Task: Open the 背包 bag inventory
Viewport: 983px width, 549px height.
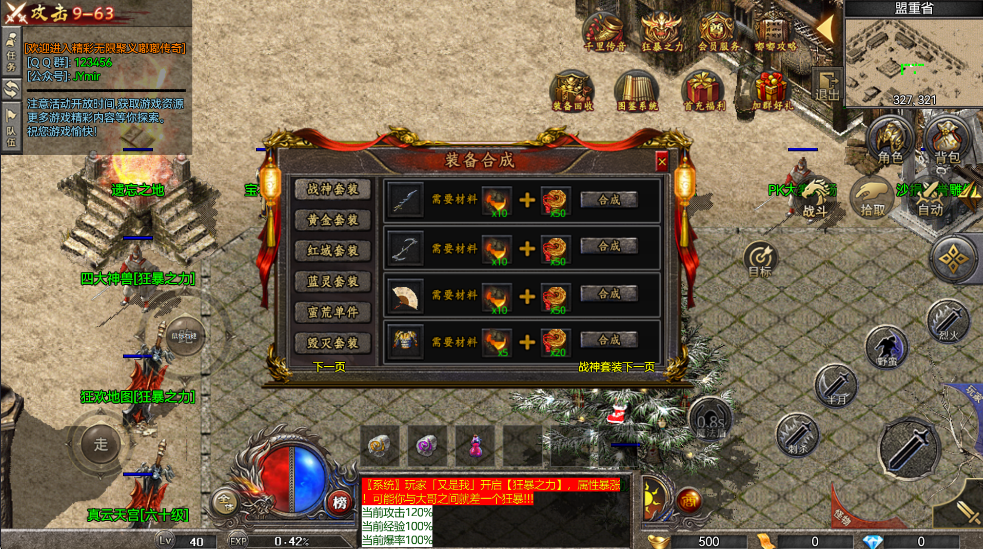Action: [x=946, y=140]
